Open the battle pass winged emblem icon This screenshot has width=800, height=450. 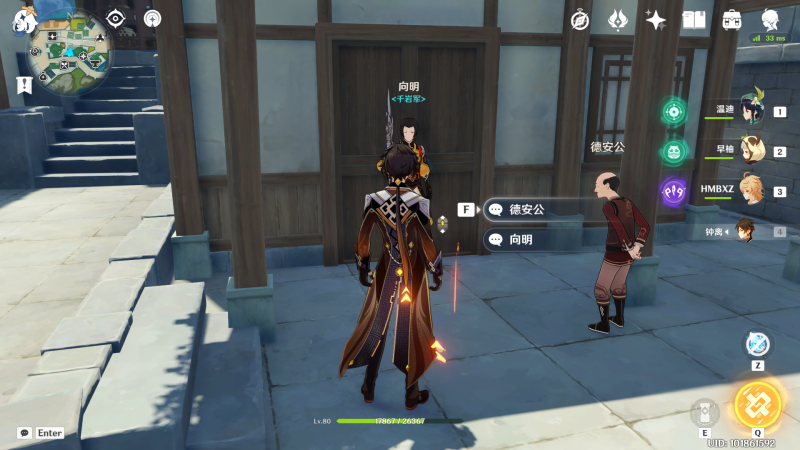[618, 19]
